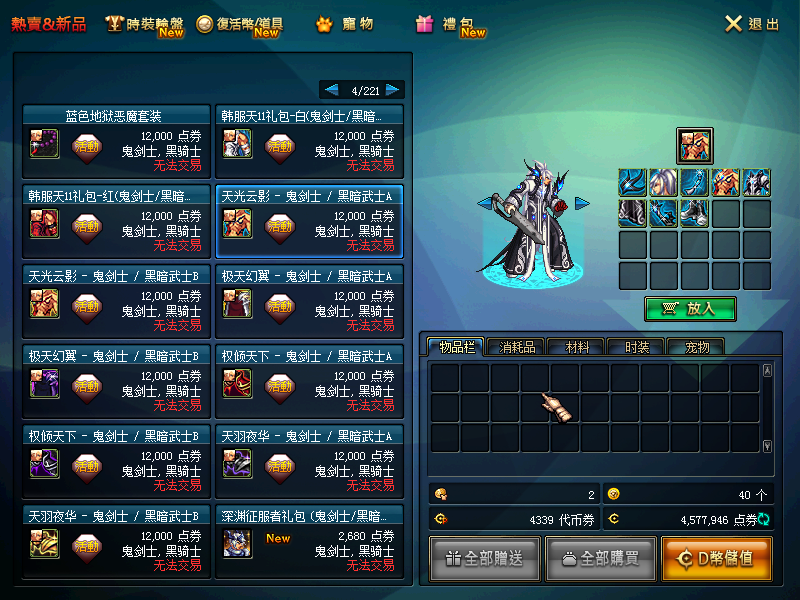Exit the shop with 退出
The height and width of the screenshot is (600, 800).
[751, 24]
